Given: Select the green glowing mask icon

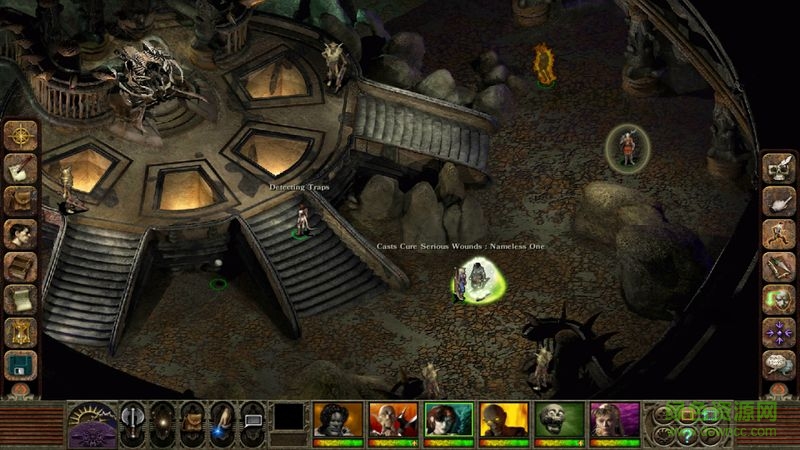Looking at the screenshot, I should pos(778,299).
